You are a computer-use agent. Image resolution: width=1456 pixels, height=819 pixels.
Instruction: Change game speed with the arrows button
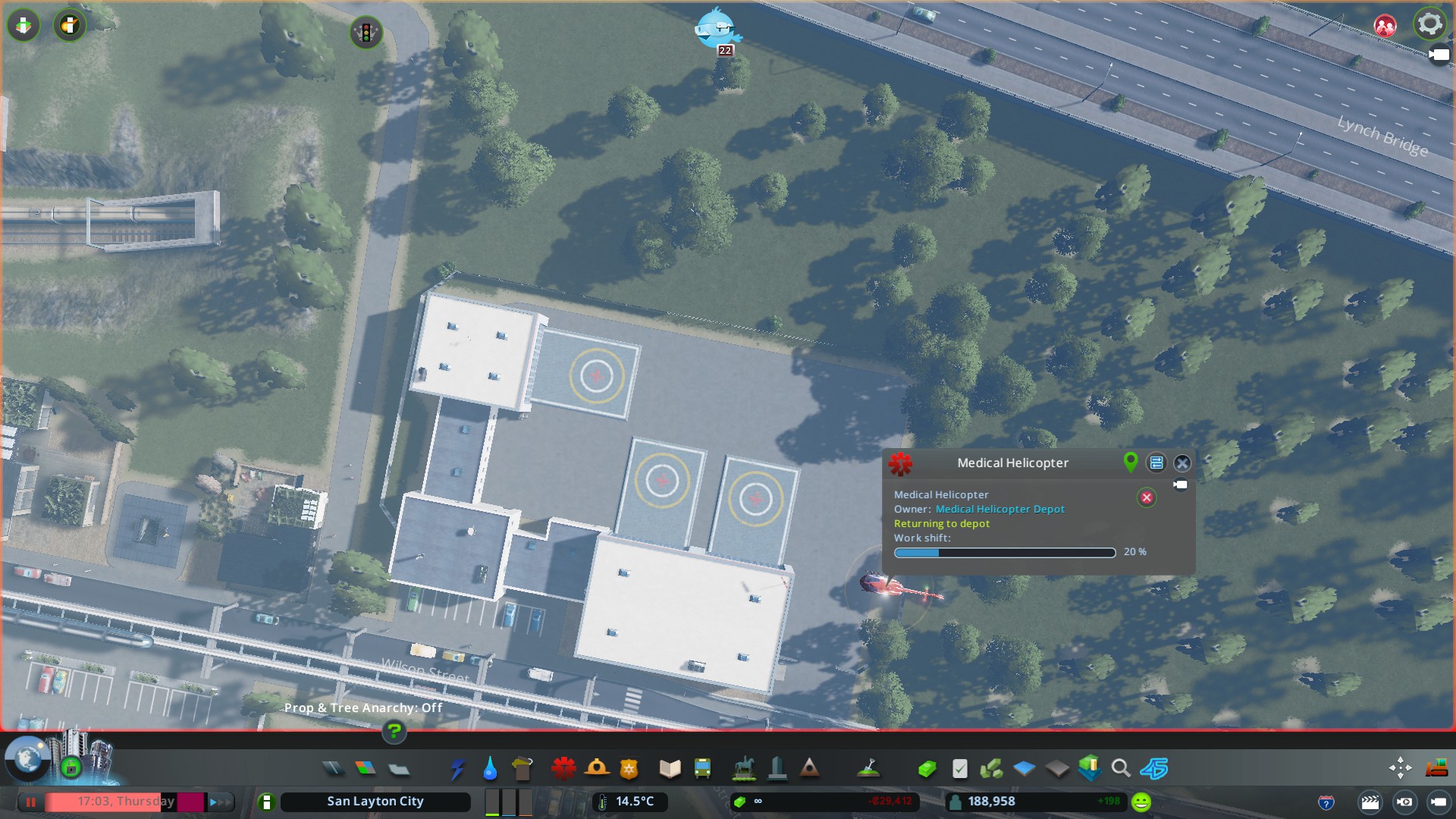click(x=221, y=802)
